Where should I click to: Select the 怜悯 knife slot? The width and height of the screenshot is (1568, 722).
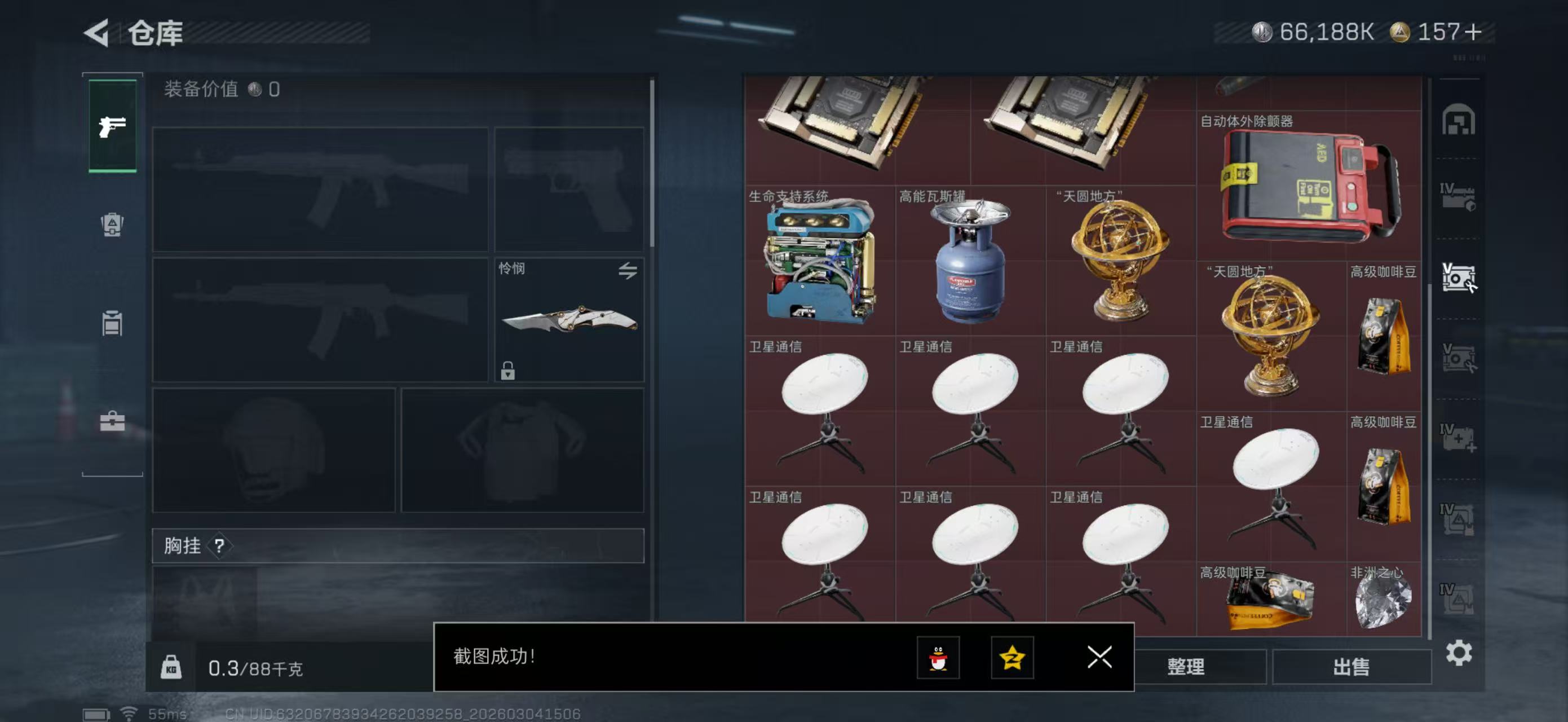click(x=568, y=320)
